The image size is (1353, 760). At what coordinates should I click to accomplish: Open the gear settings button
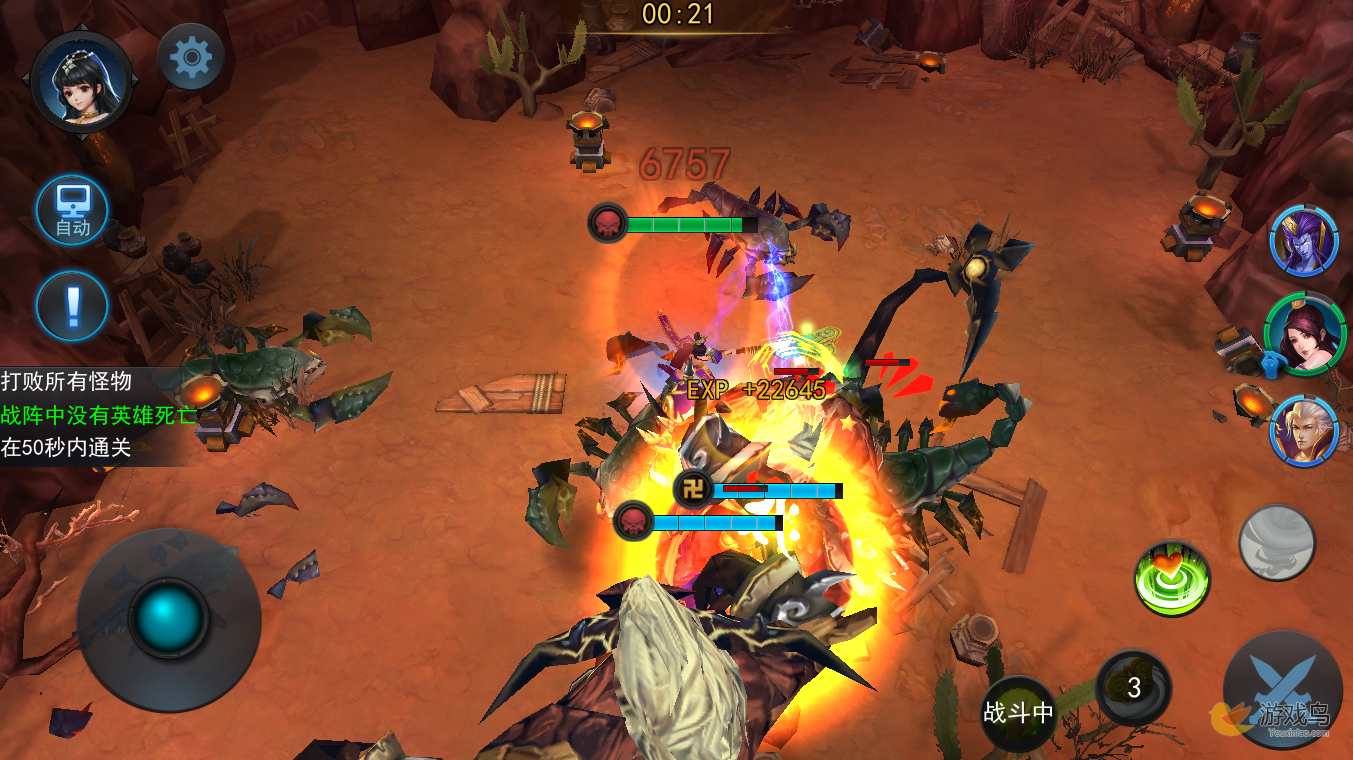click(x=191, y=58)
